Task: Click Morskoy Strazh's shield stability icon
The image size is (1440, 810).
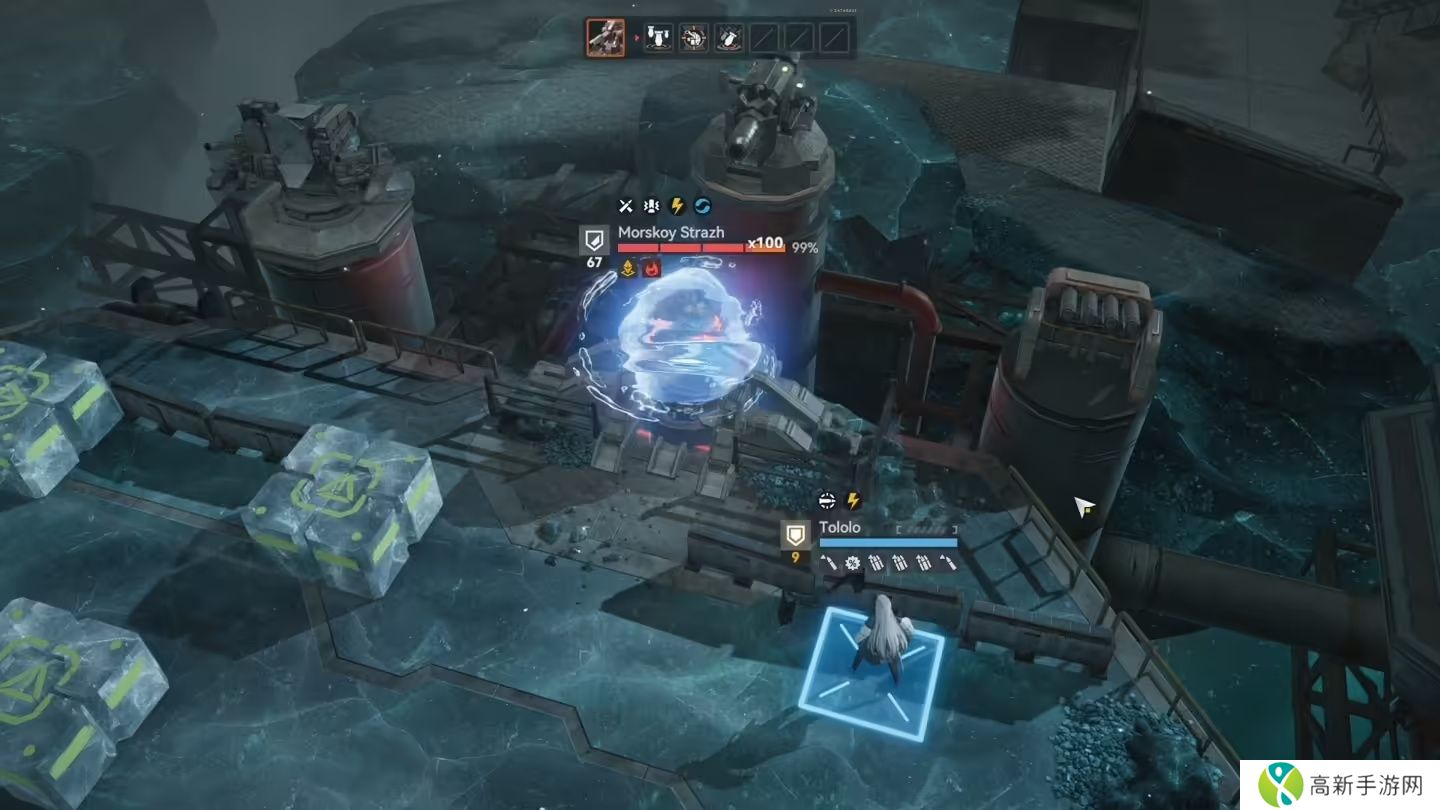Action: 594,240
